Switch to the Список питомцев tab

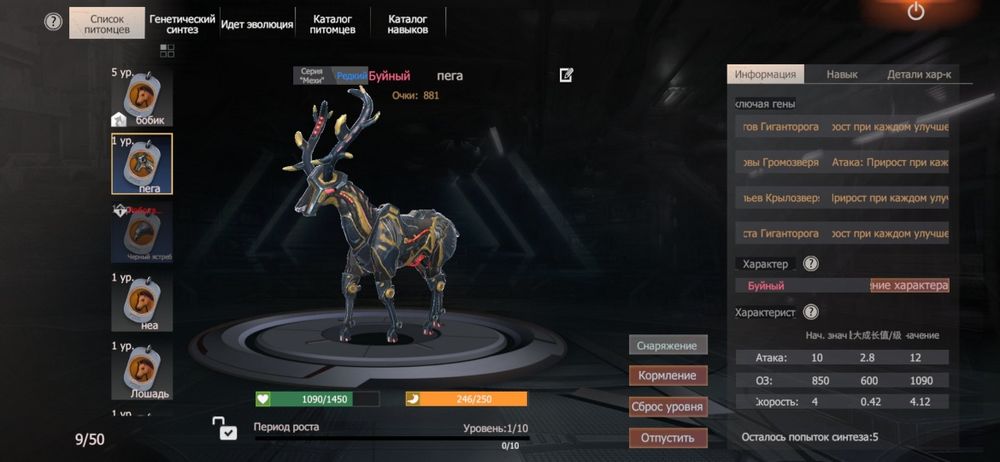point(107,23)
